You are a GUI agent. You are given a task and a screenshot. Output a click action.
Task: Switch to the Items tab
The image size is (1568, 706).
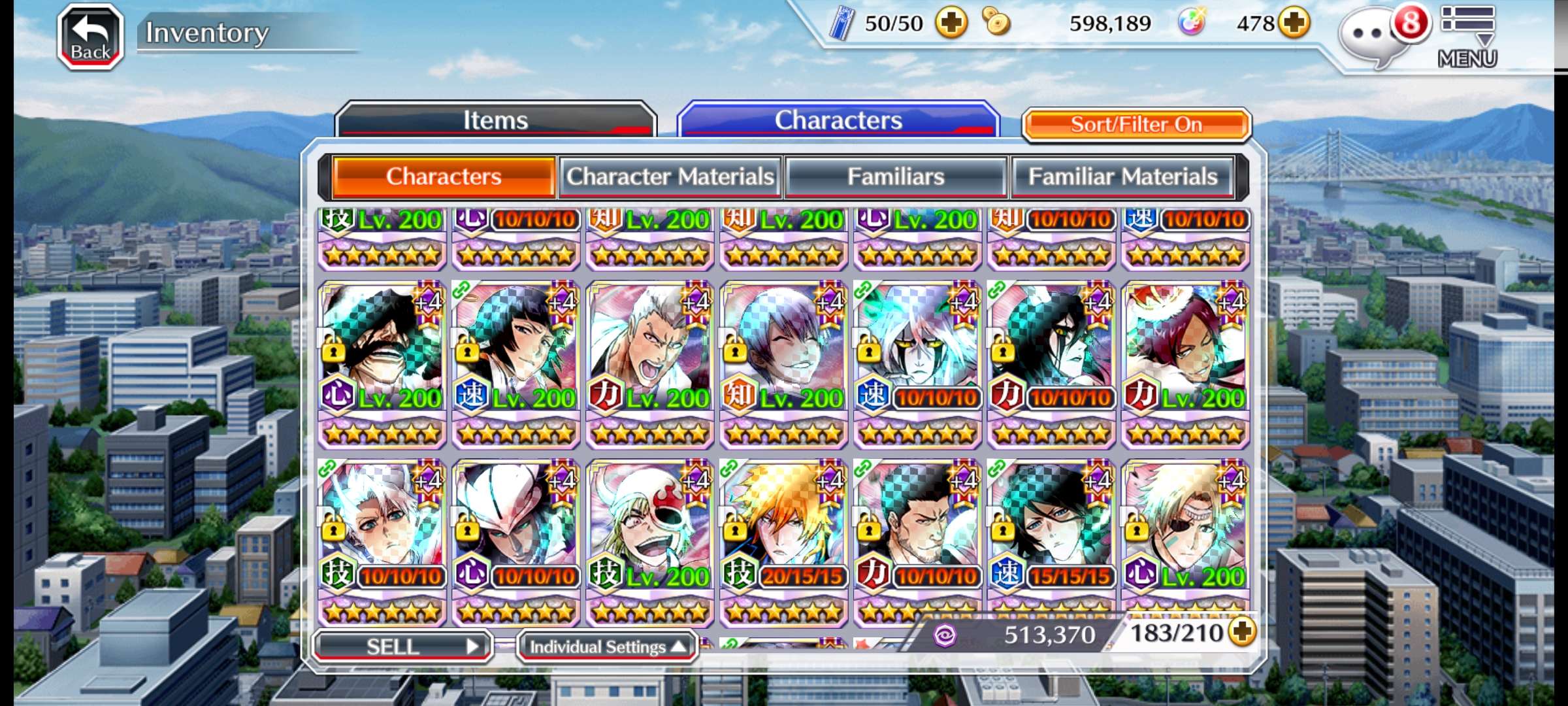(x=495, y=120)
